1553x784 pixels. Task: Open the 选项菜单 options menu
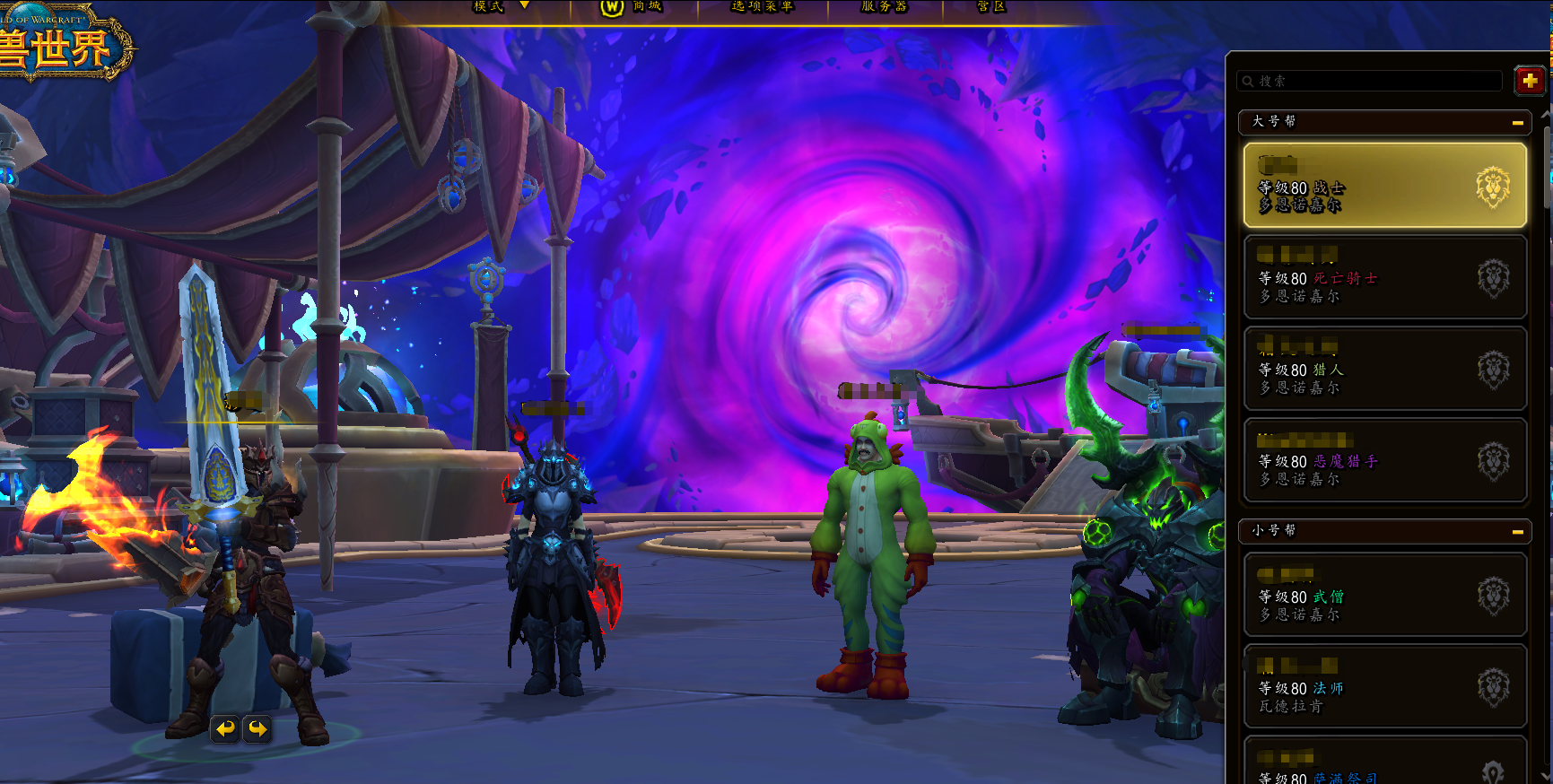coord(762,7)
